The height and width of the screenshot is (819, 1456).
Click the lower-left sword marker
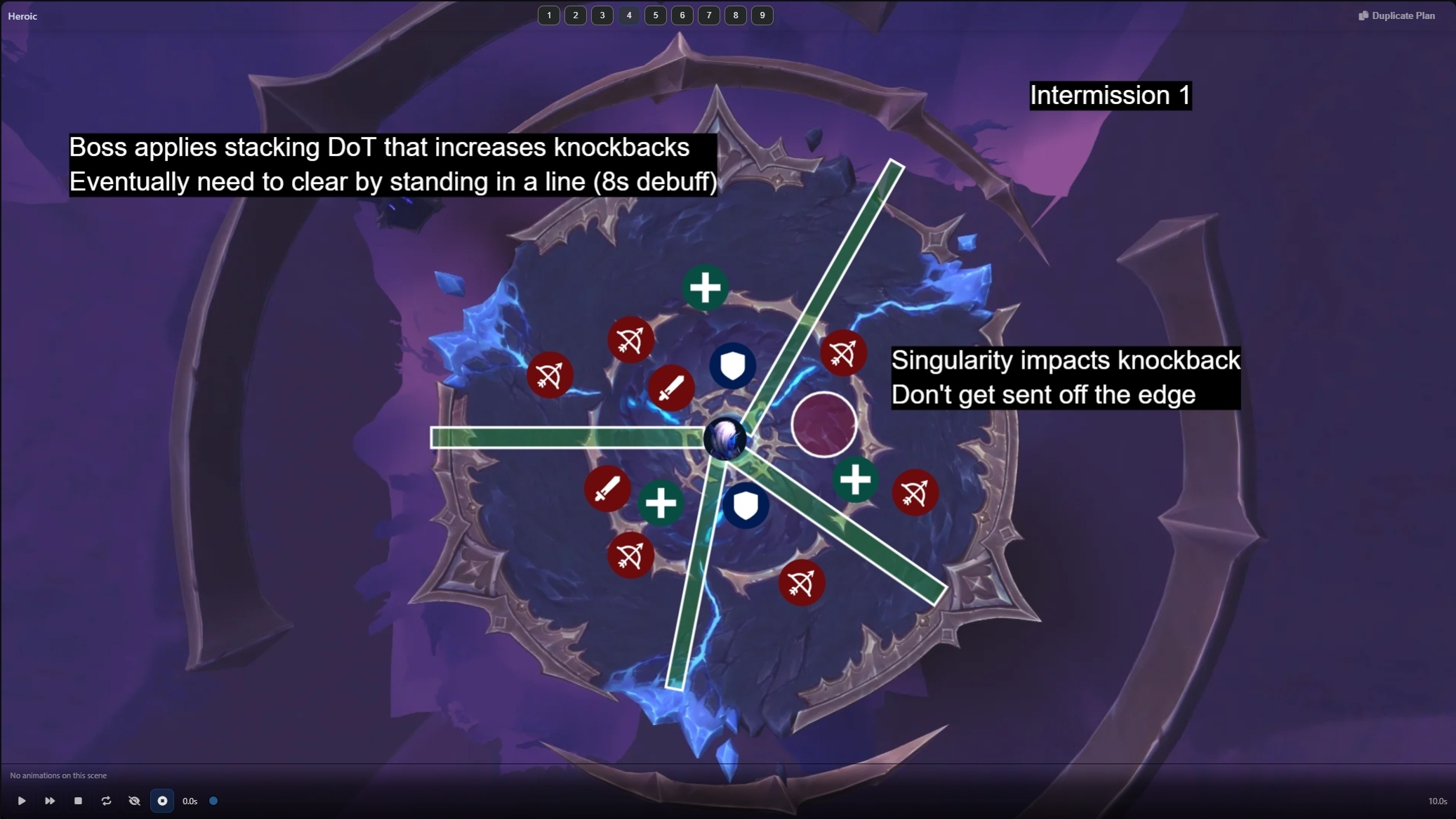pos(607,489)
